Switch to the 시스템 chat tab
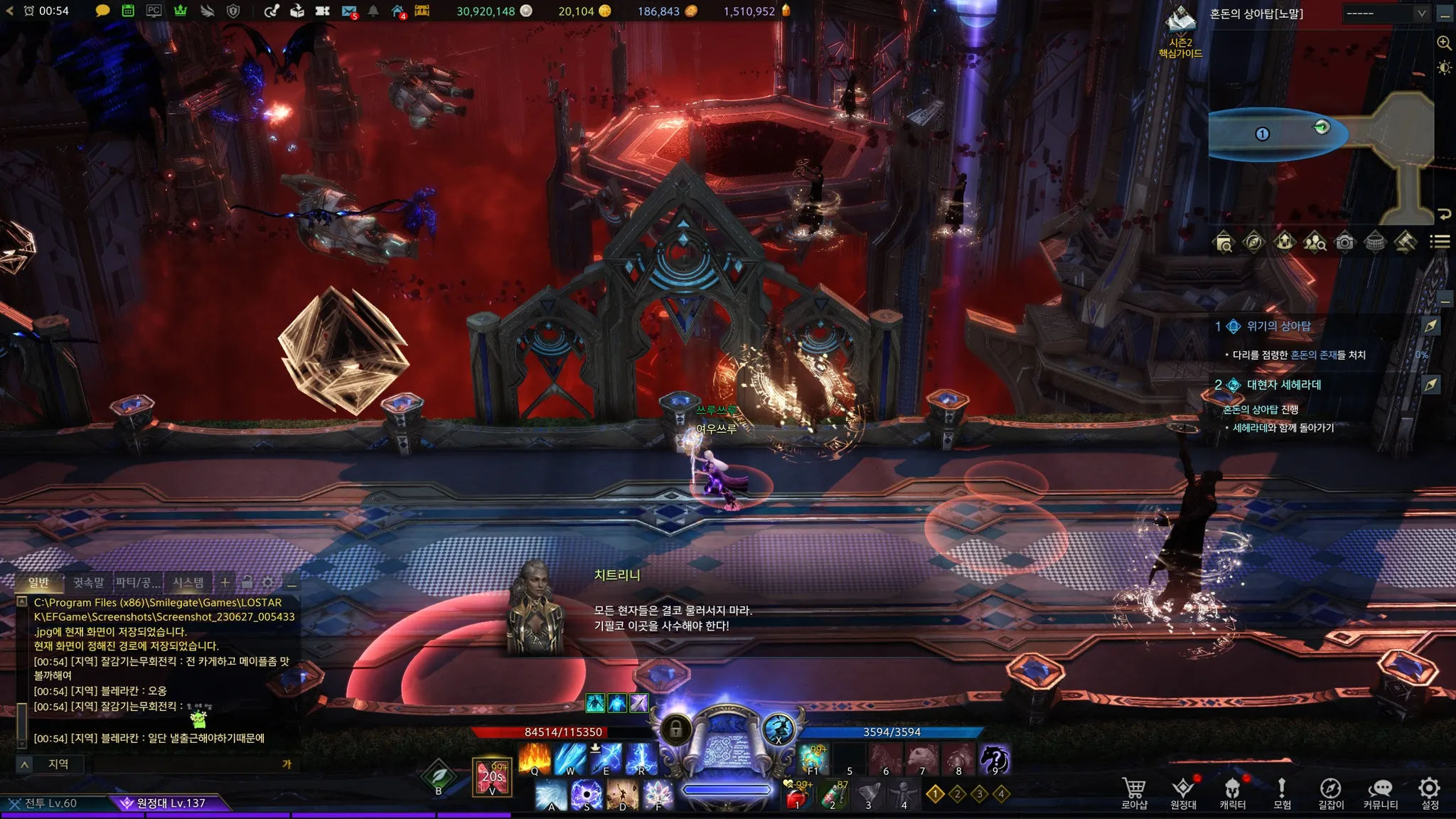The image size is (1456, 819). tap(188, 583)
